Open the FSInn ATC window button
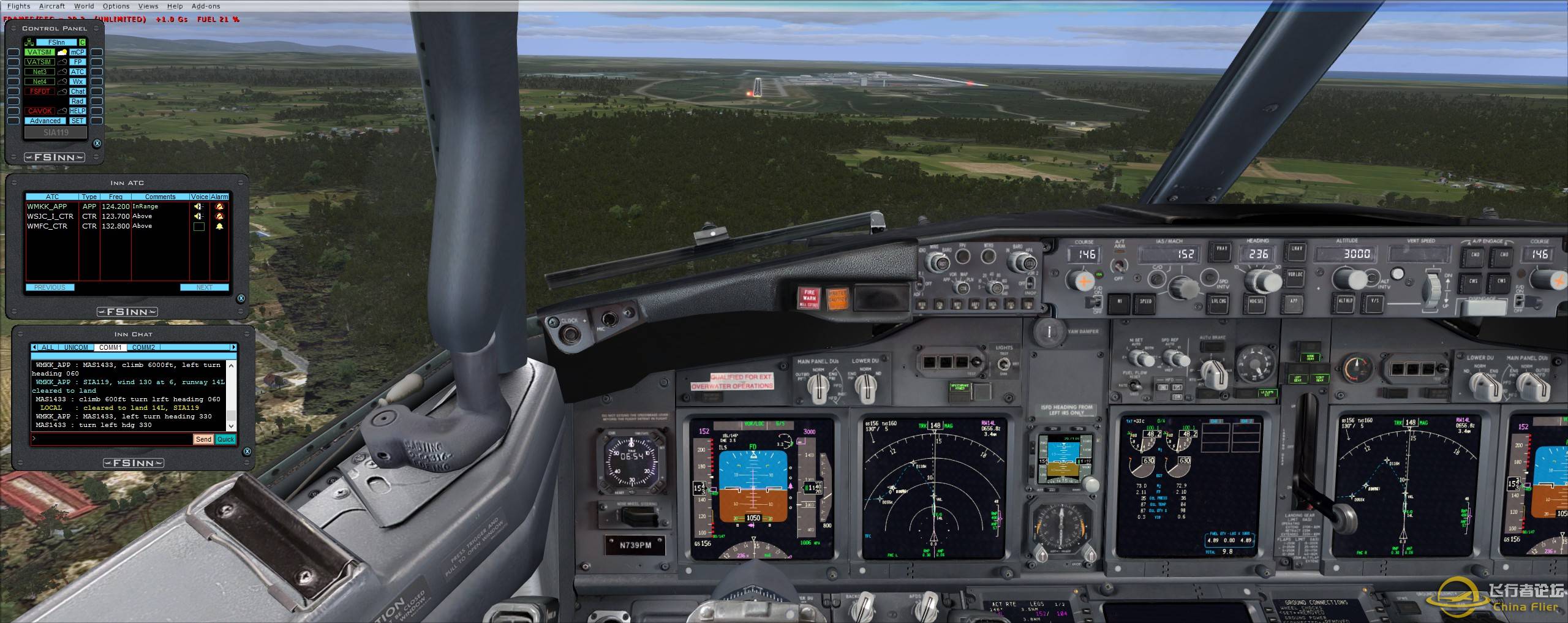This screenshot has height=623, width=1568. pyautogui.click(x=78, y=72)
